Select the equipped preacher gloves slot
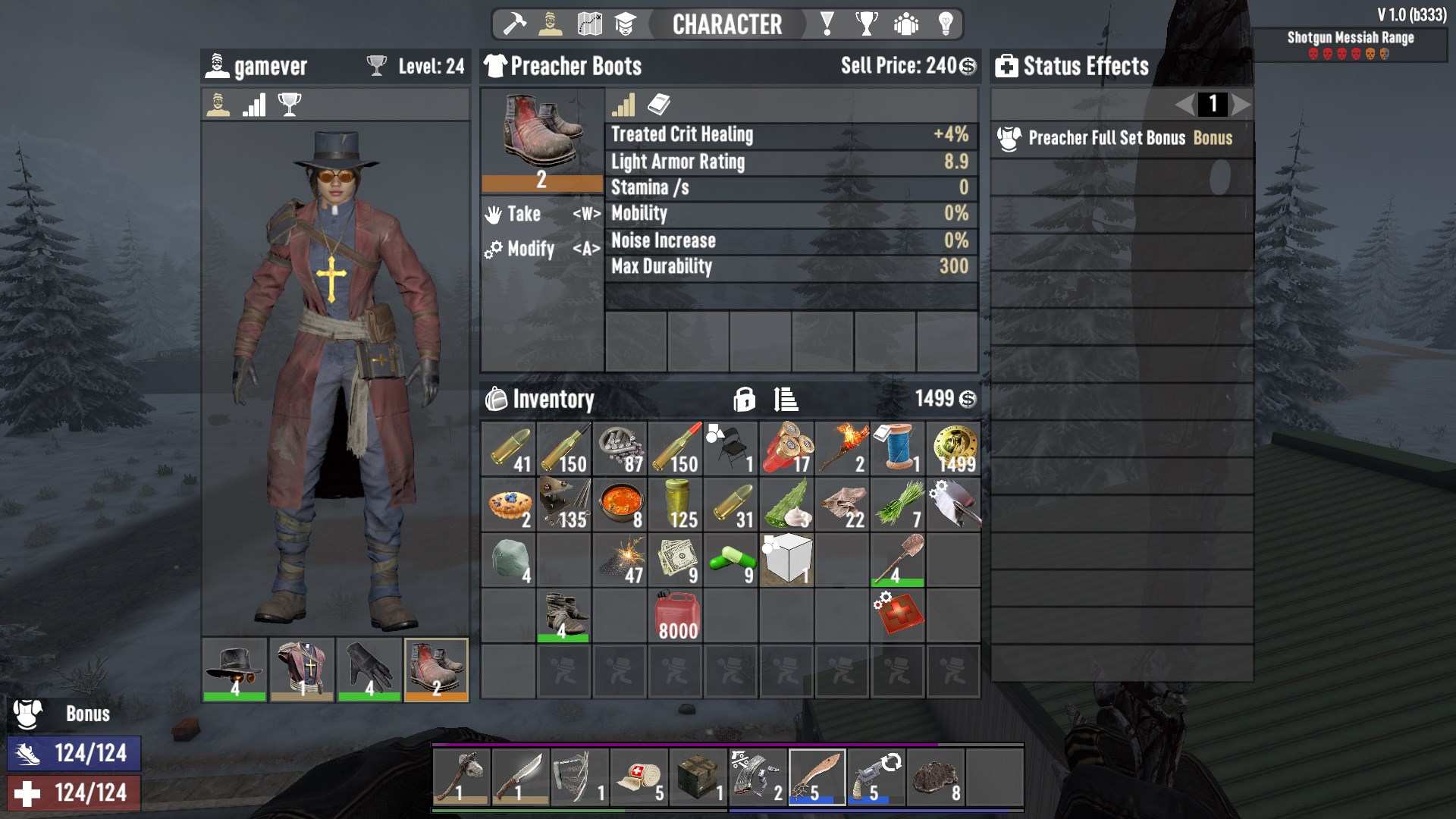This screenshot has height=819, width=1456. [369, 670]
